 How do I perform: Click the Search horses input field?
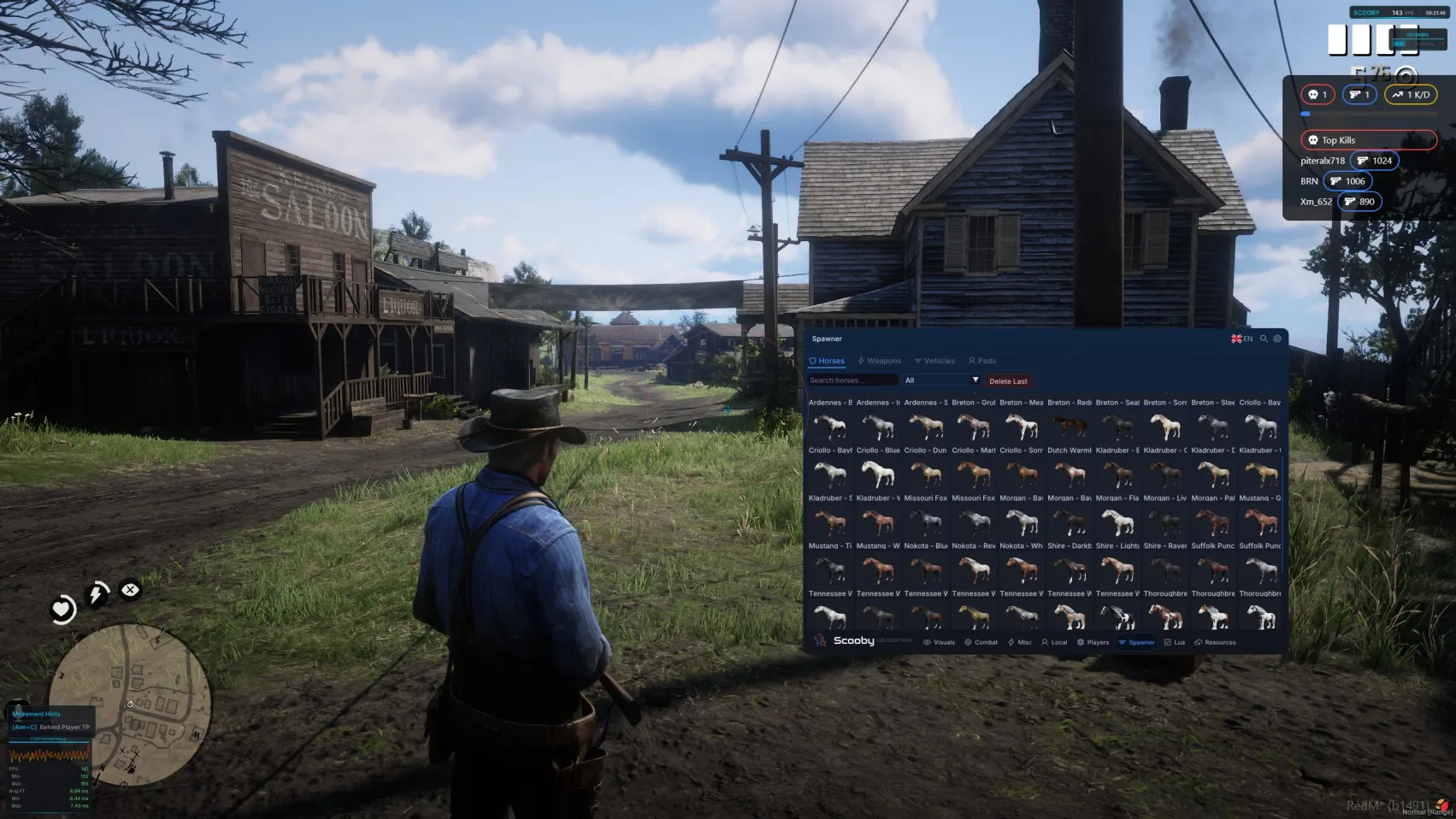(851, 380)
